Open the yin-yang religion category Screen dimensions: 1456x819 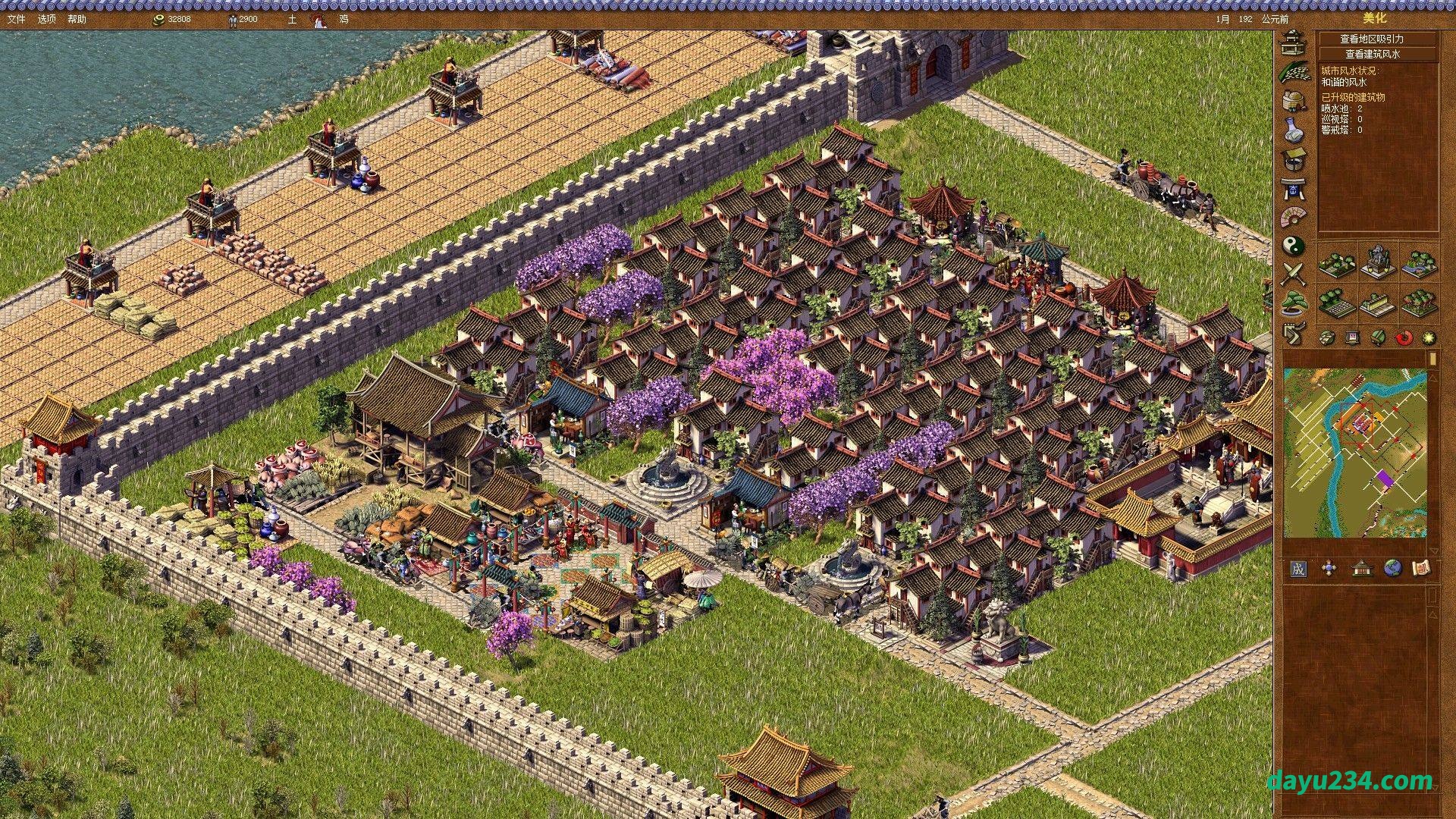click(x=1293, y=246)
